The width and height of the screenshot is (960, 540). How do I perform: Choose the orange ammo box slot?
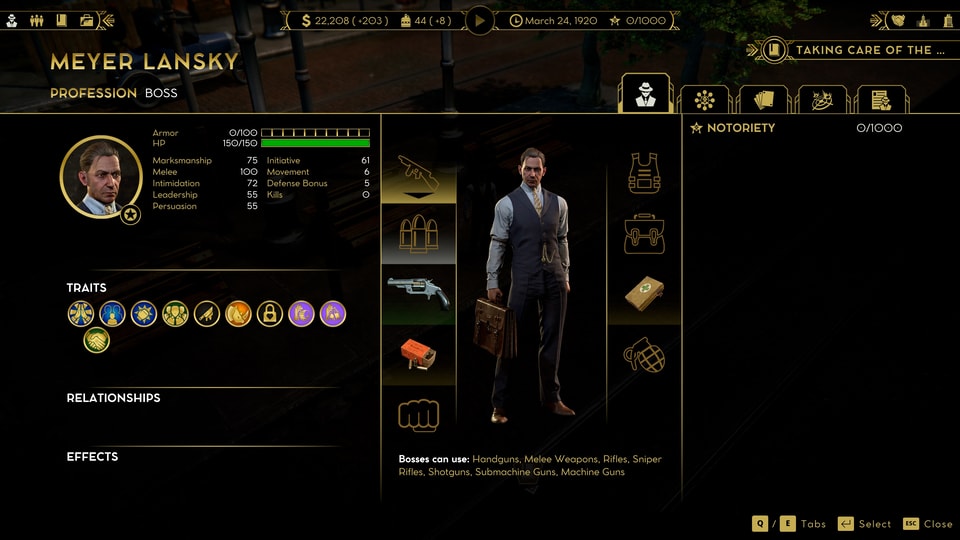click(418, 354)
